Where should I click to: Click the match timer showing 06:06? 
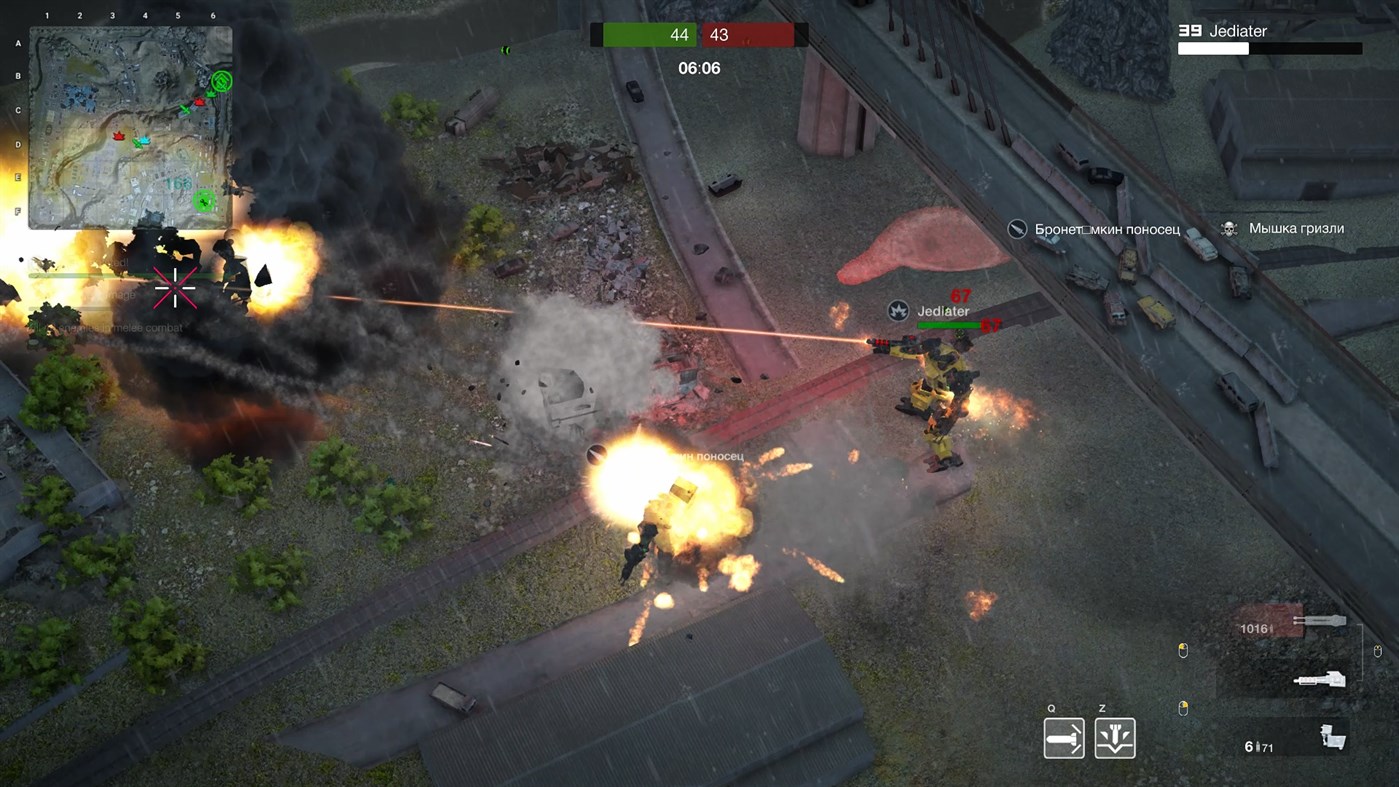coord(698,68)
